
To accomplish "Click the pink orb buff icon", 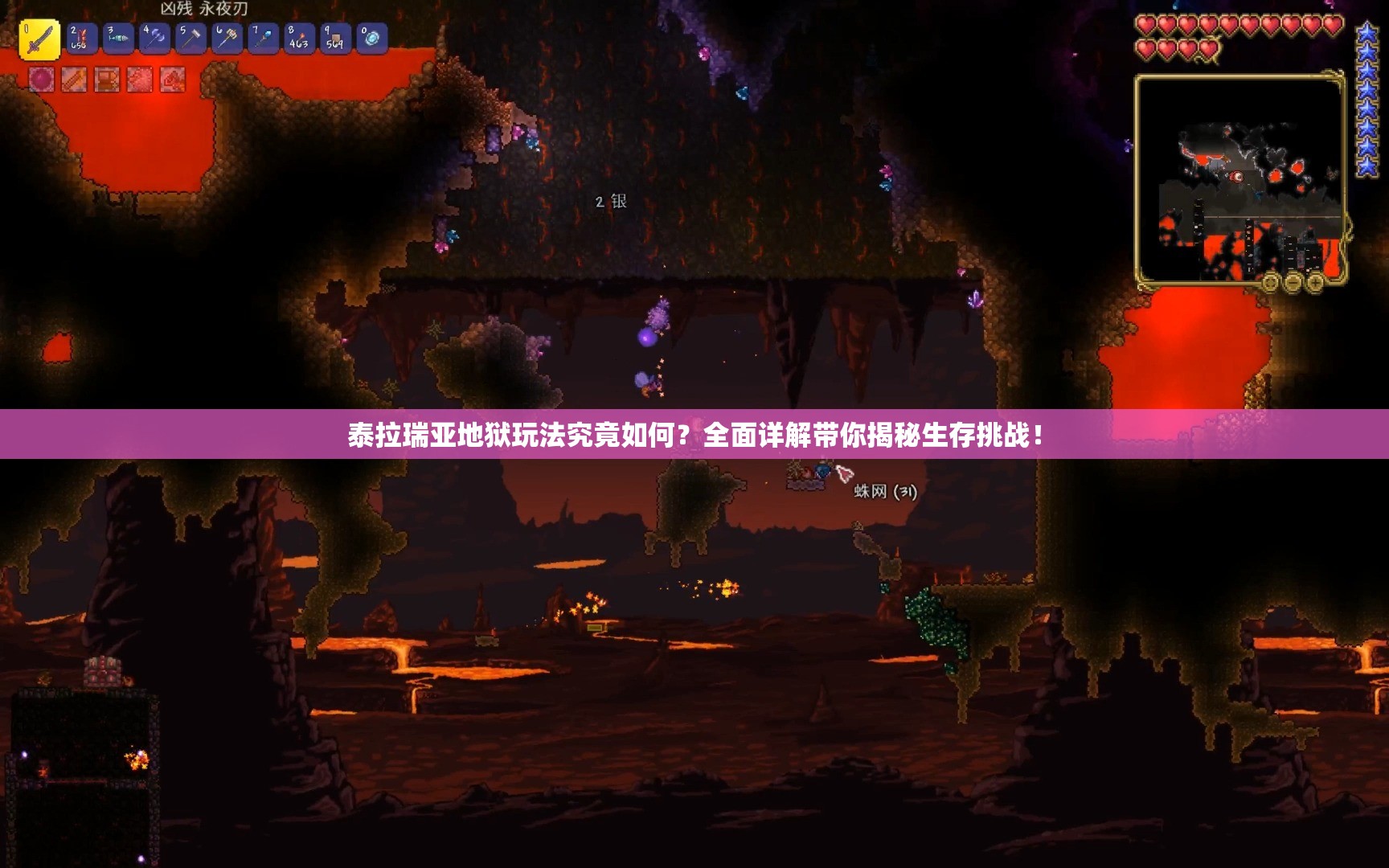I will tap(42, 80).
